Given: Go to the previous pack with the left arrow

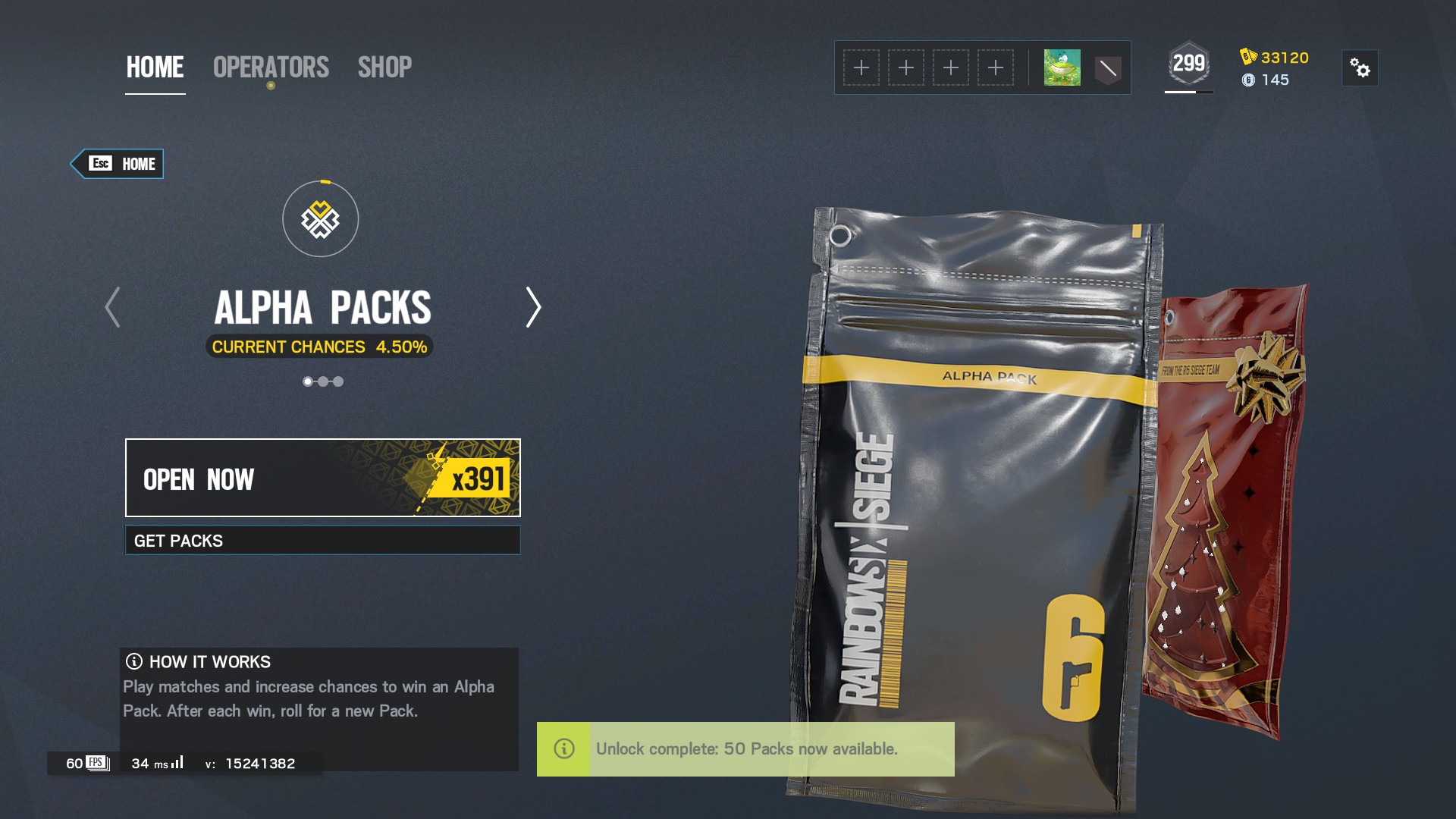Looking at the screenshot, I should pyautogui.click(x=112, y=308).
